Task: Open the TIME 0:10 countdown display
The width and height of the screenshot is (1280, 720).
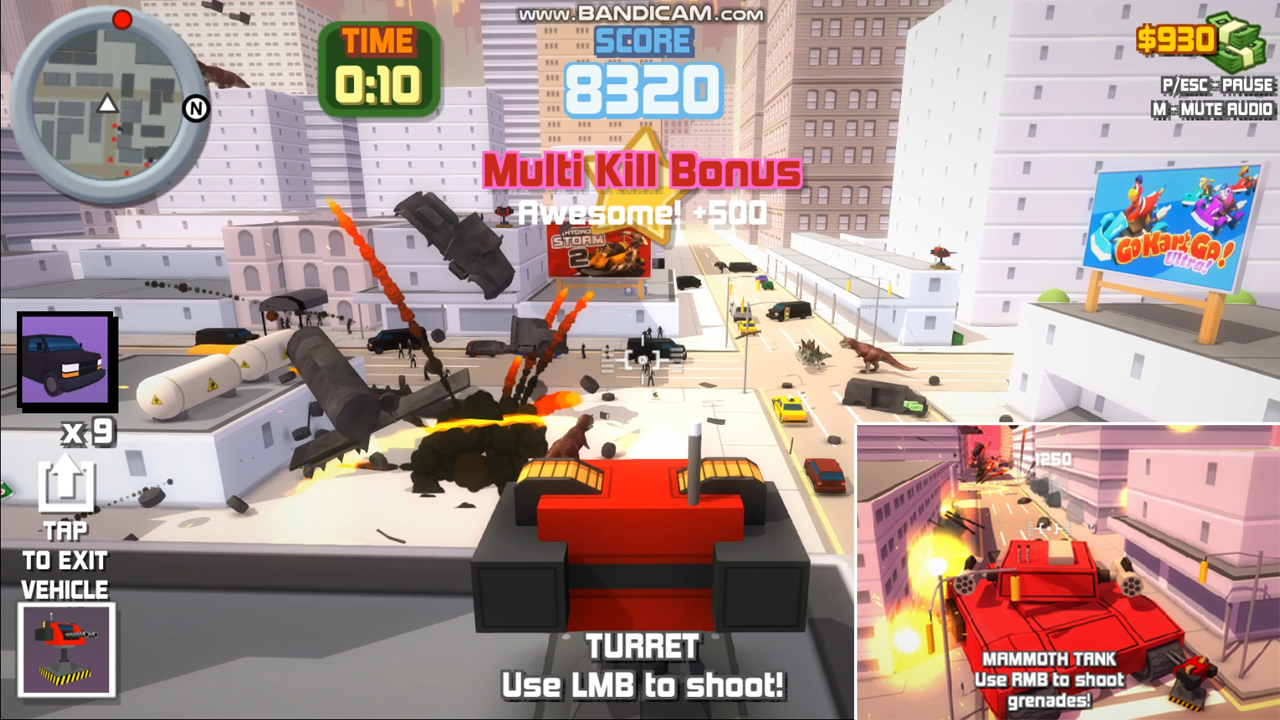Action: [380, 60]
